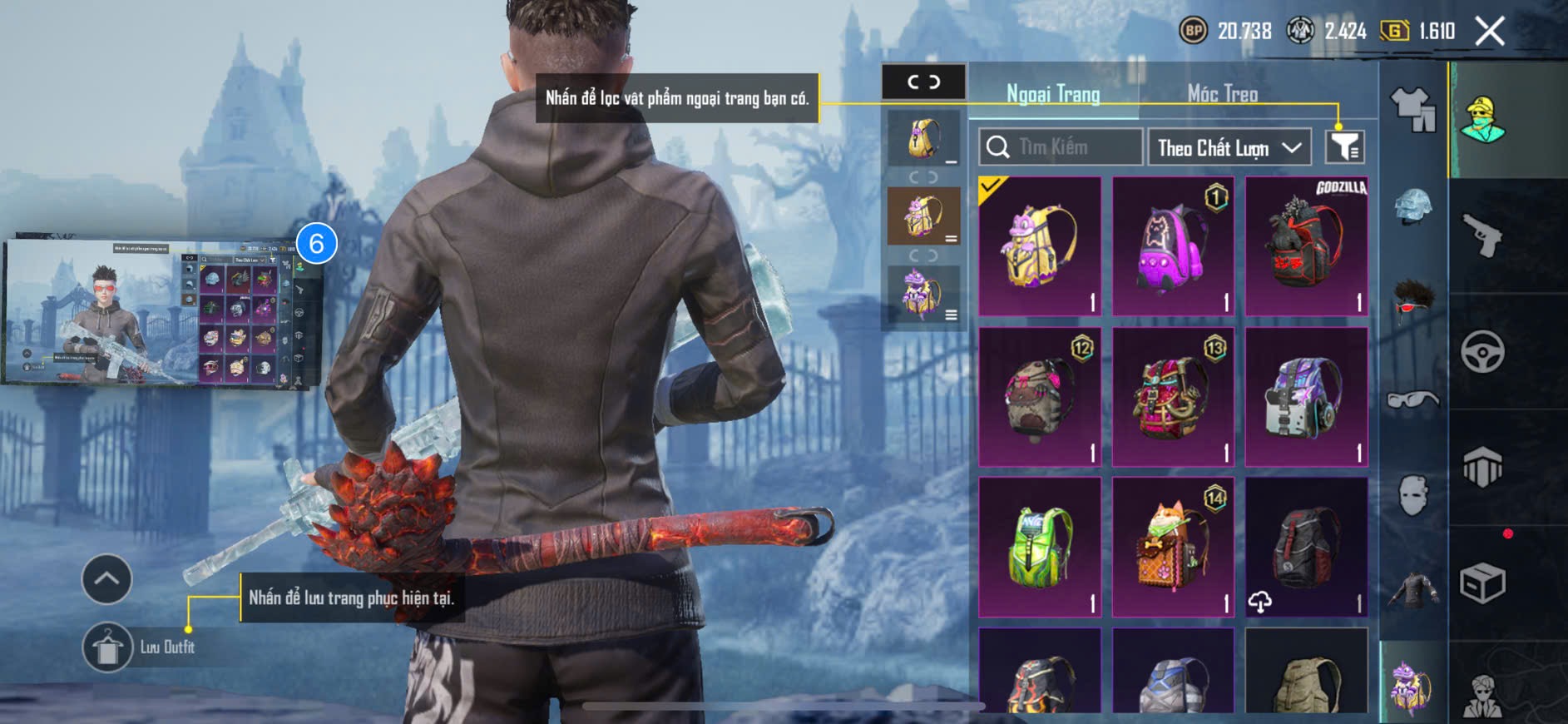Open the steering wheel vehicle section

(x=1482, y=351)
